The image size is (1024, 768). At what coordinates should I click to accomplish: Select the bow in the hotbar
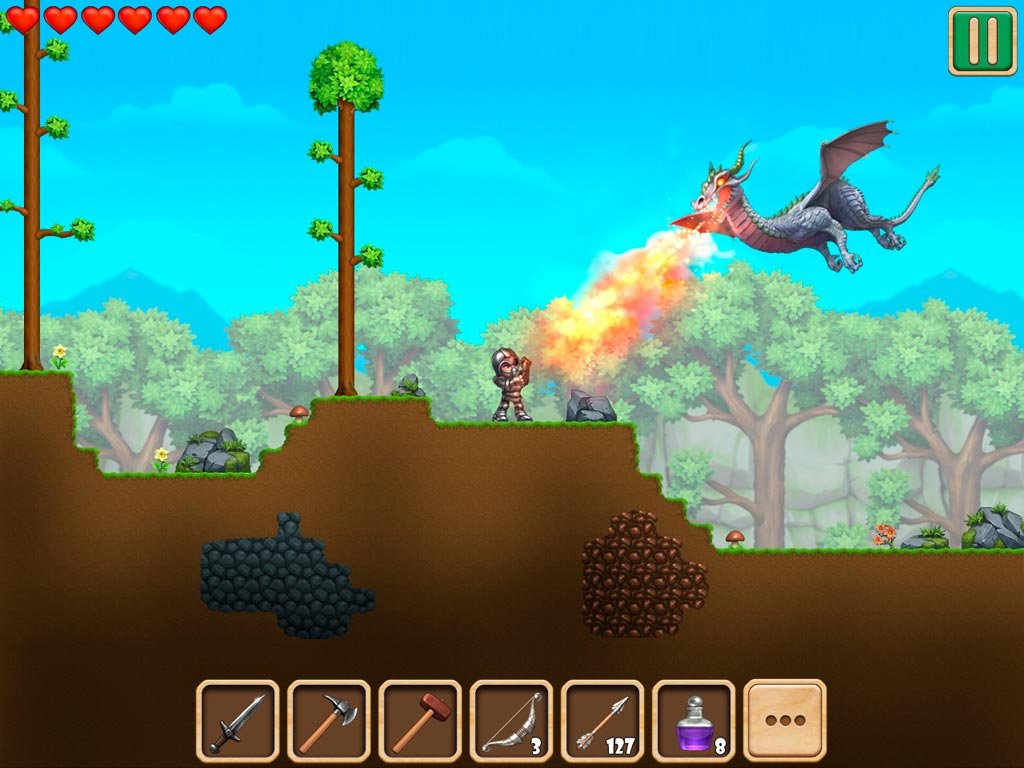pyautogui.click(x=511, y=720)
